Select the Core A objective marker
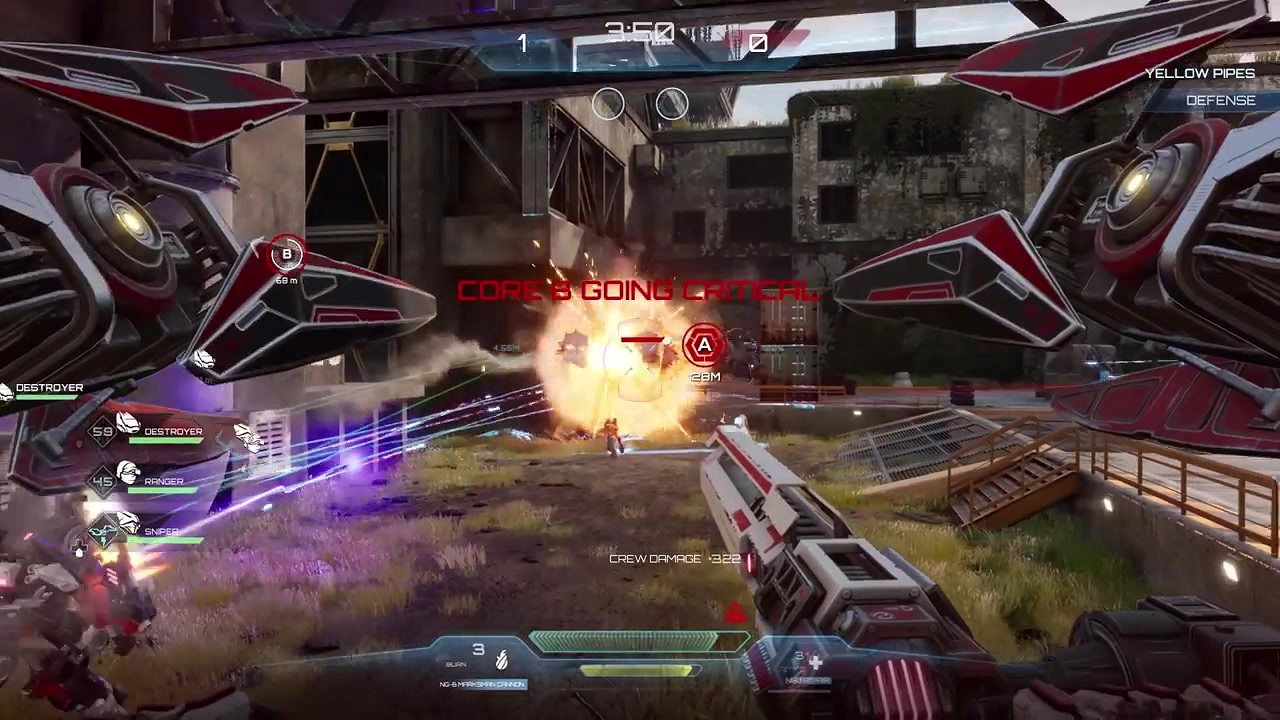 click(x=704, y=346)
